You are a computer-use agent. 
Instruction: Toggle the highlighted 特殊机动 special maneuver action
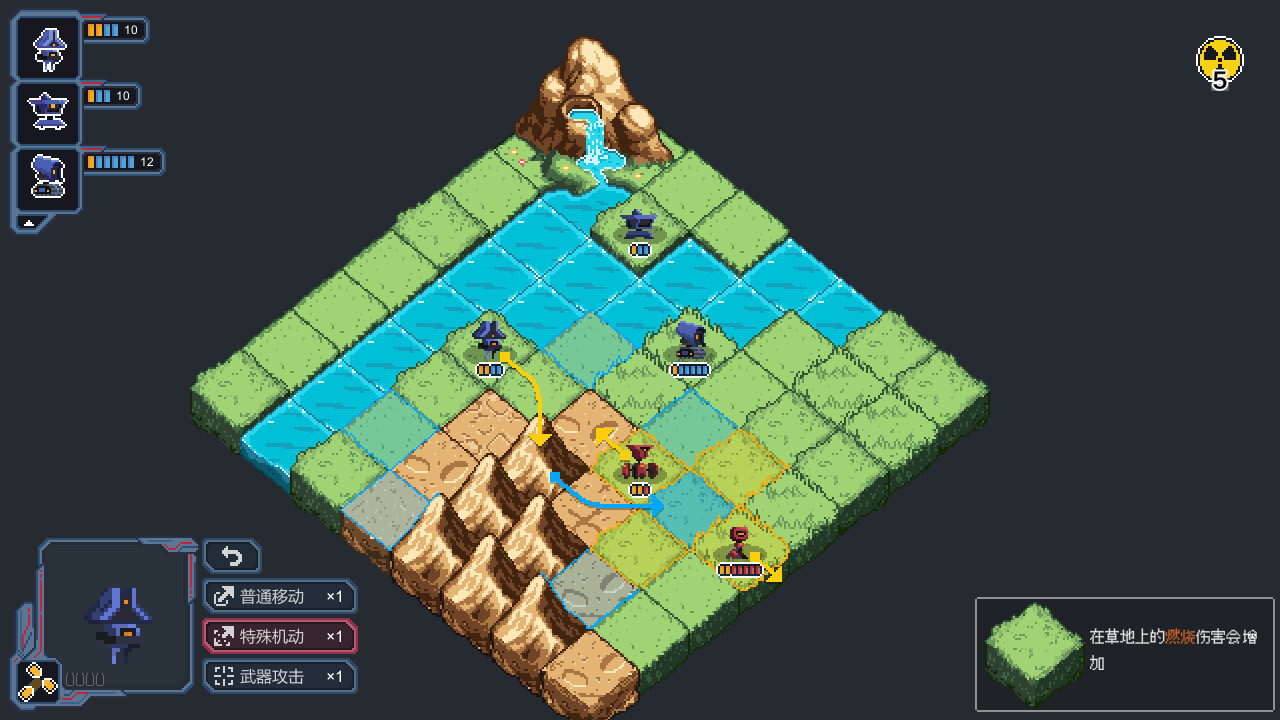(280, 637)
